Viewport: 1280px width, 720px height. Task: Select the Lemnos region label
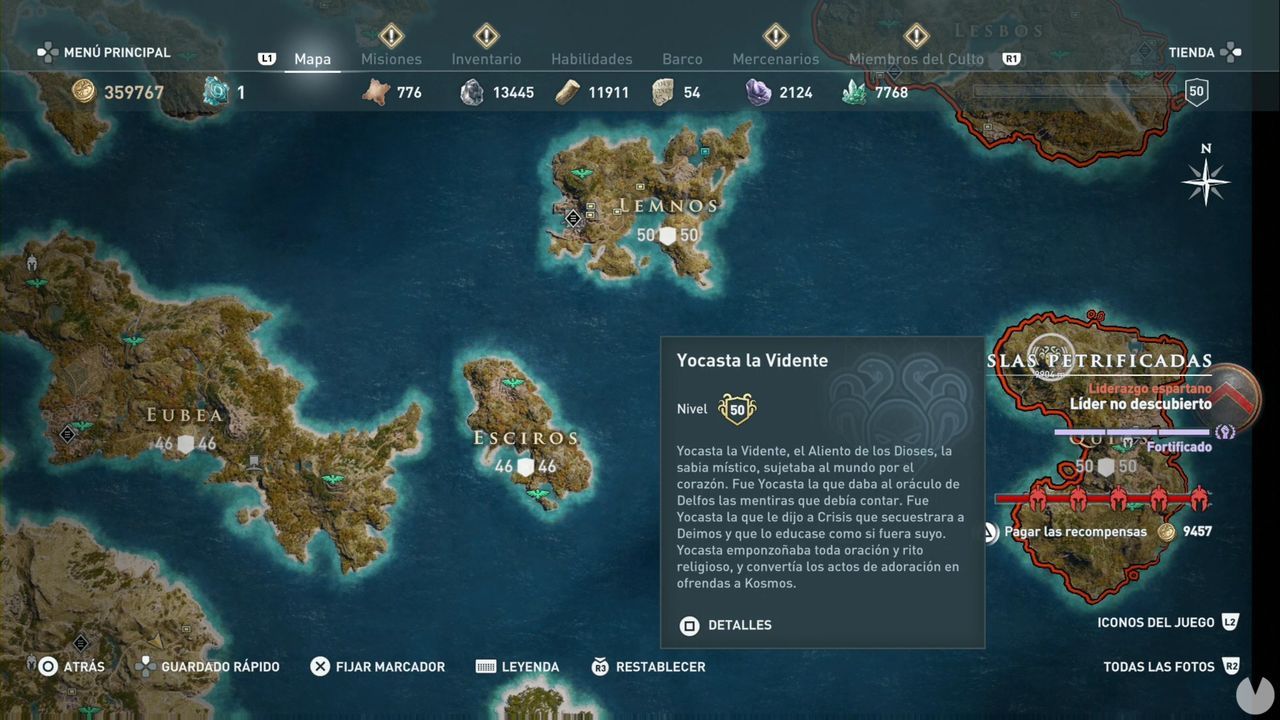(x=668, y=206)
